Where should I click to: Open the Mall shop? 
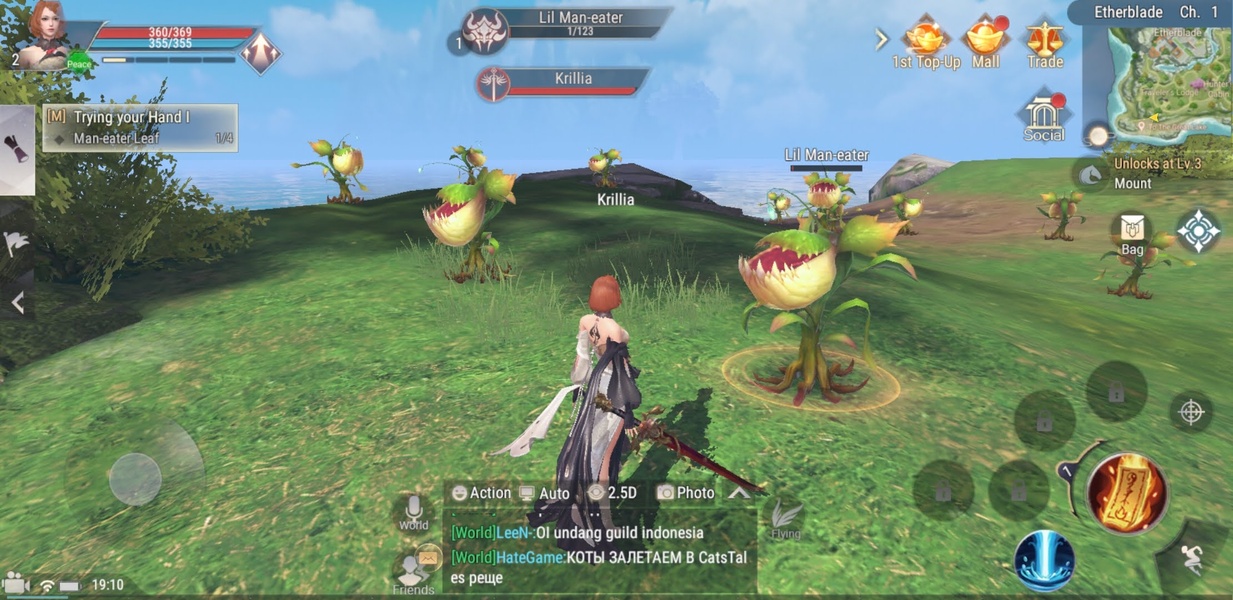point(985,42)
